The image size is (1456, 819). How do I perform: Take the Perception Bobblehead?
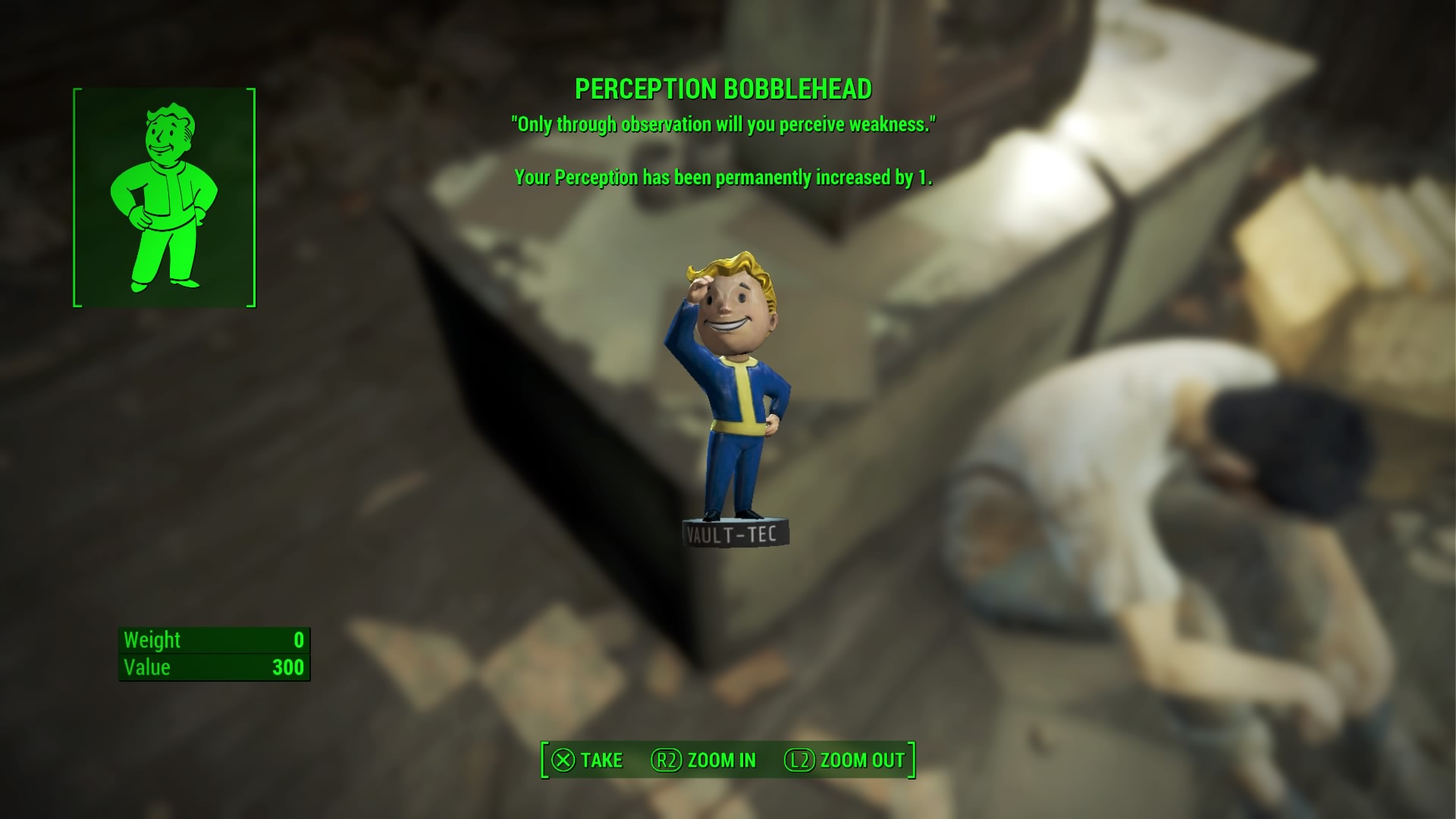pyautogui.click(x=587, y=760)
